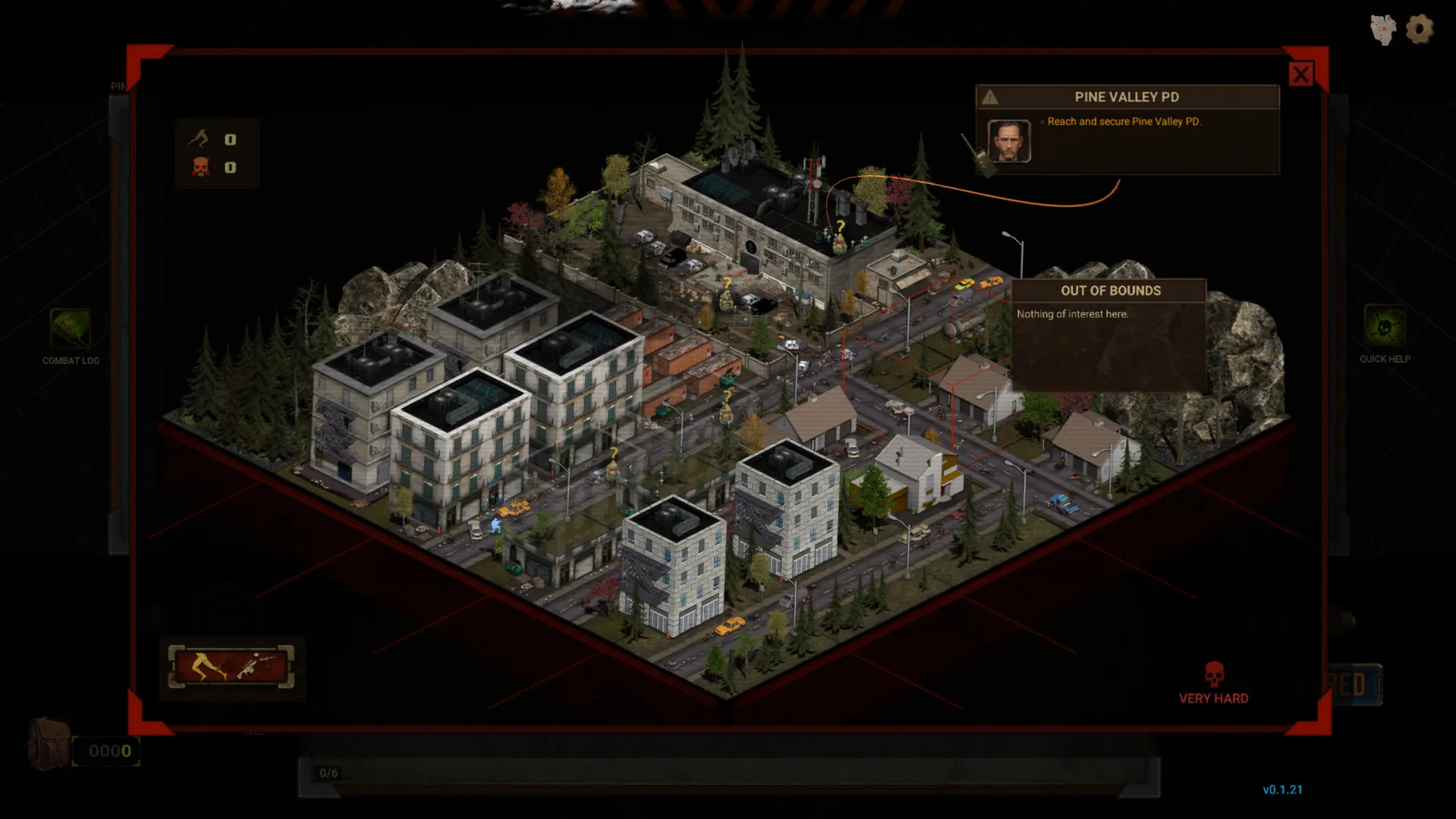Open the backpack inventory

[x=49, y=744]
